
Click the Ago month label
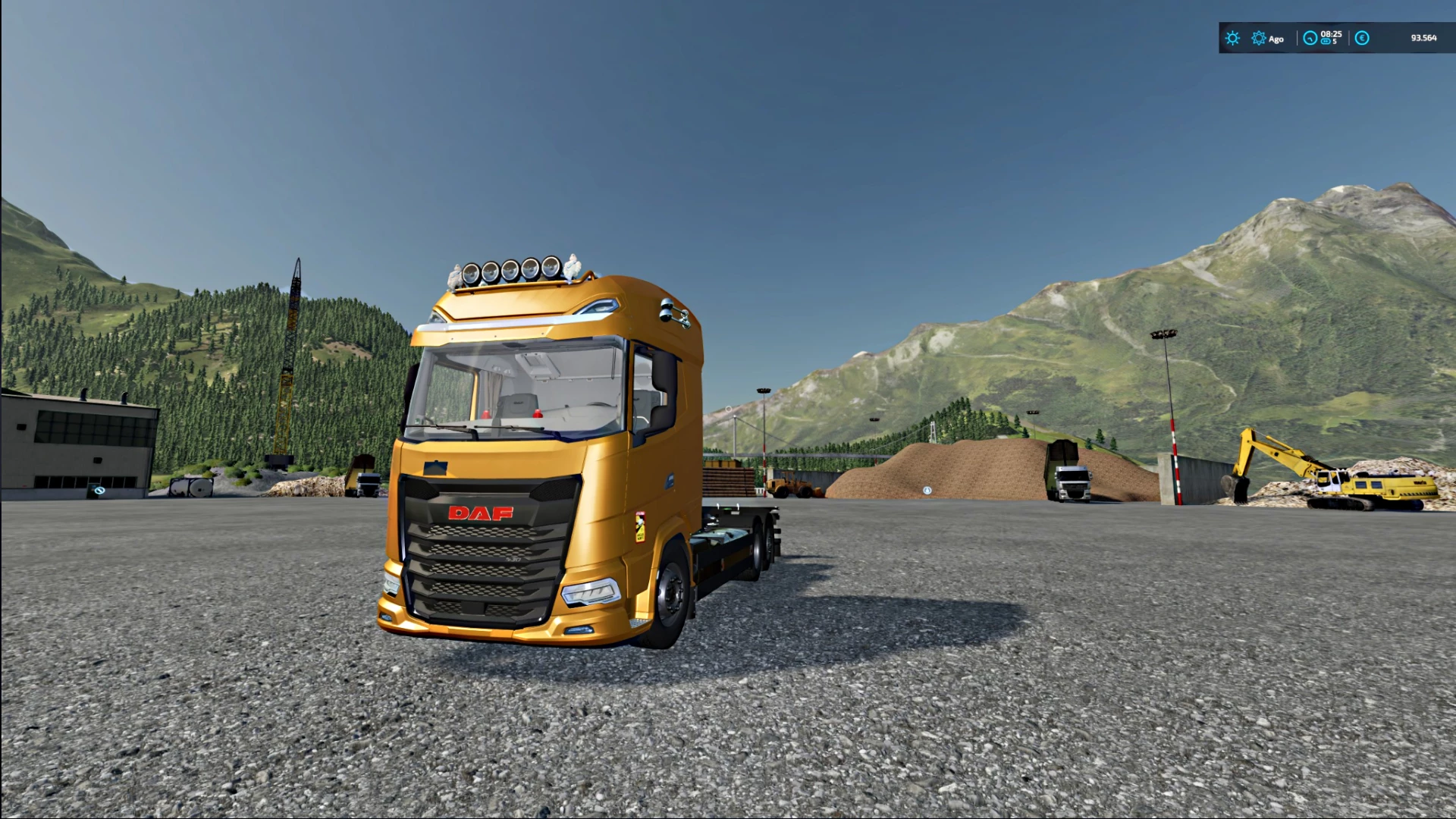[1276, 39]
